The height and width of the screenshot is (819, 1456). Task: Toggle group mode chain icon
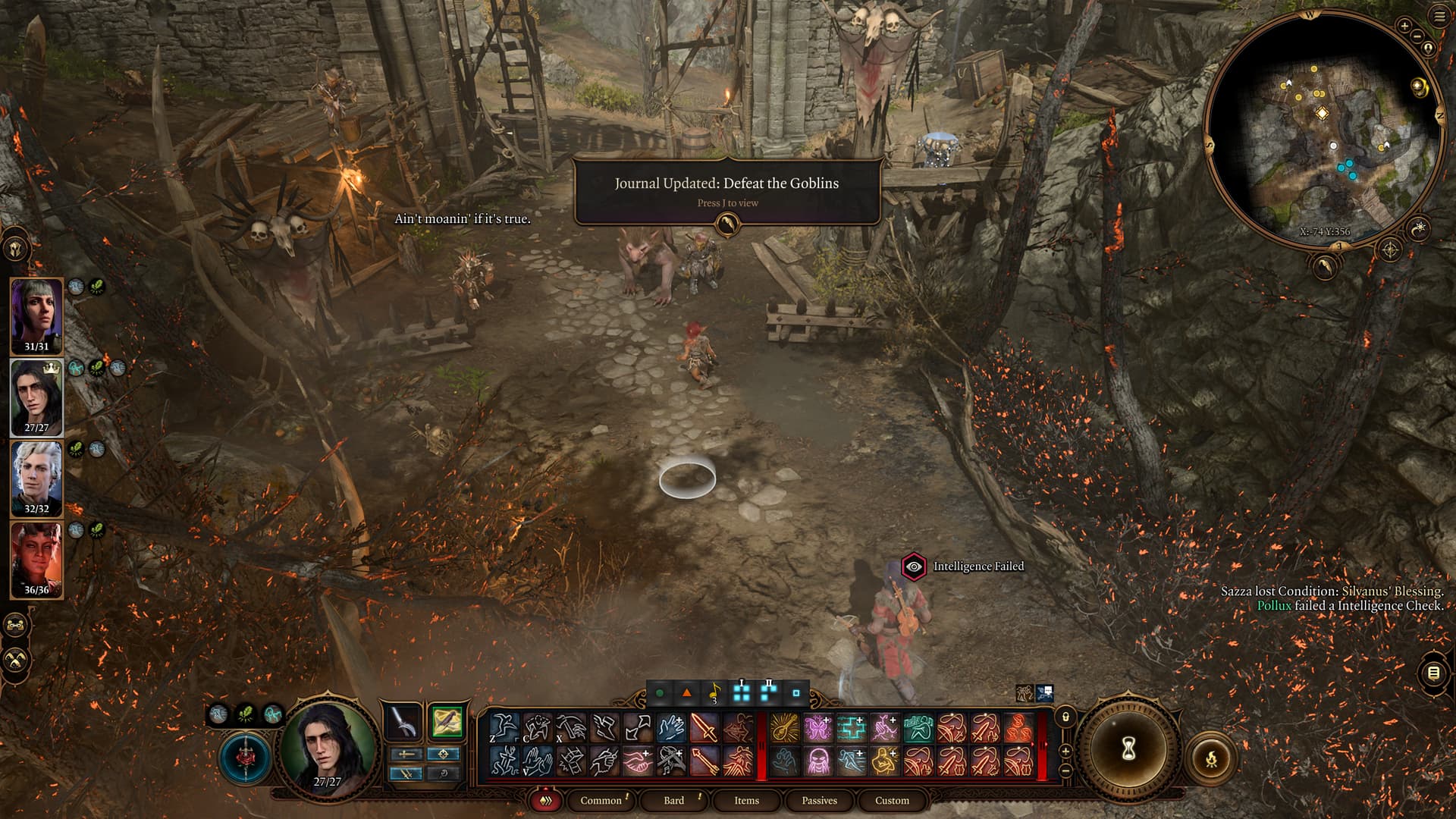(17, 626)
